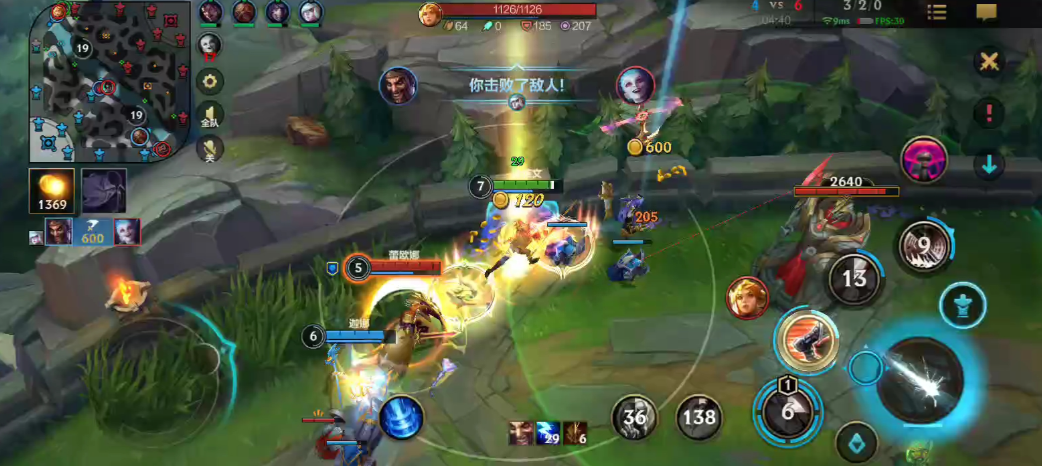Tap the summoner spell showing 138 cooldown

point(700,416)
